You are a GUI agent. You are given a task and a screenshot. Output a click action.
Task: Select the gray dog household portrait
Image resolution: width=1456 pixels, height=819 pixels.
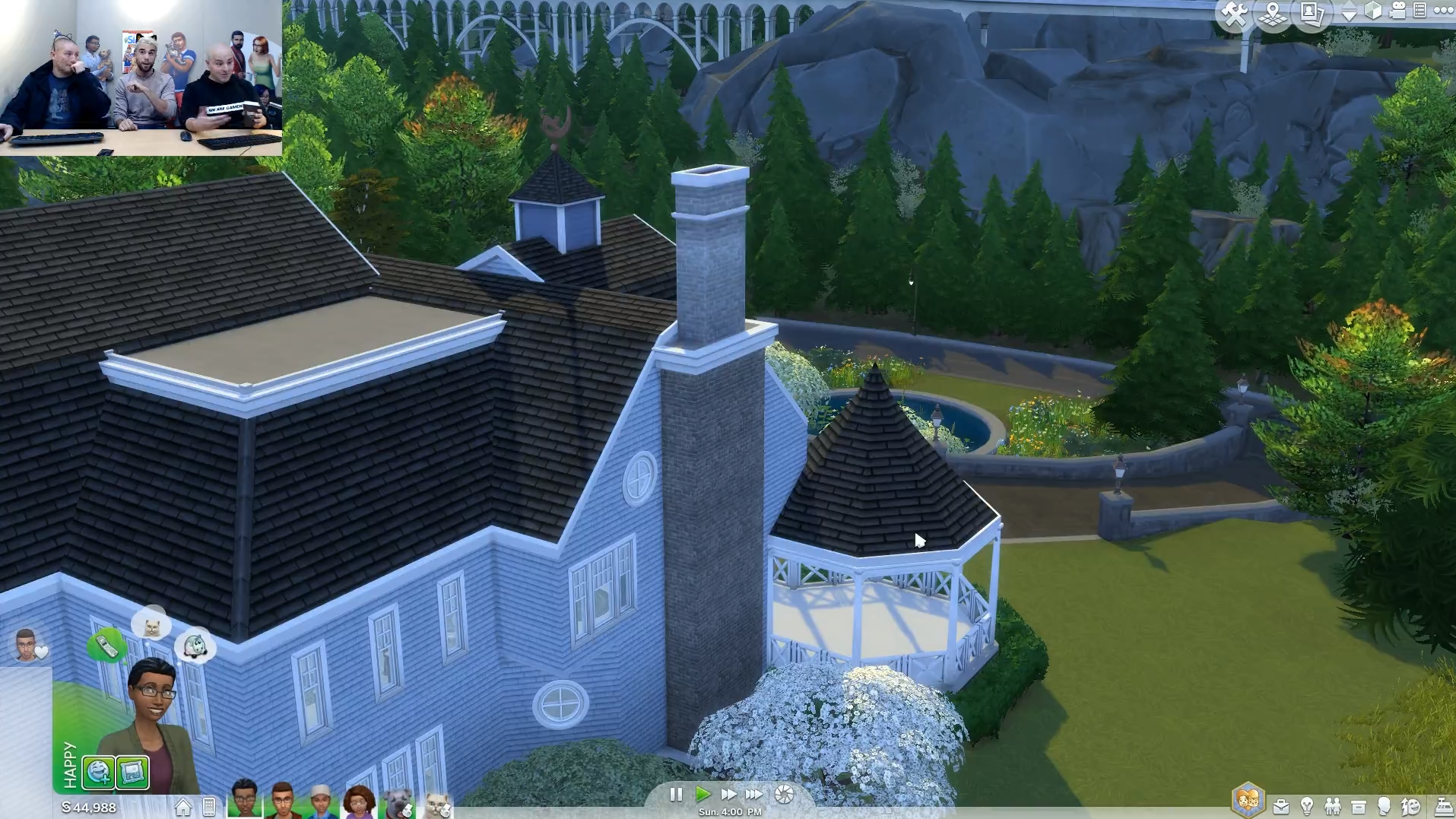click(x=398, y=803)
